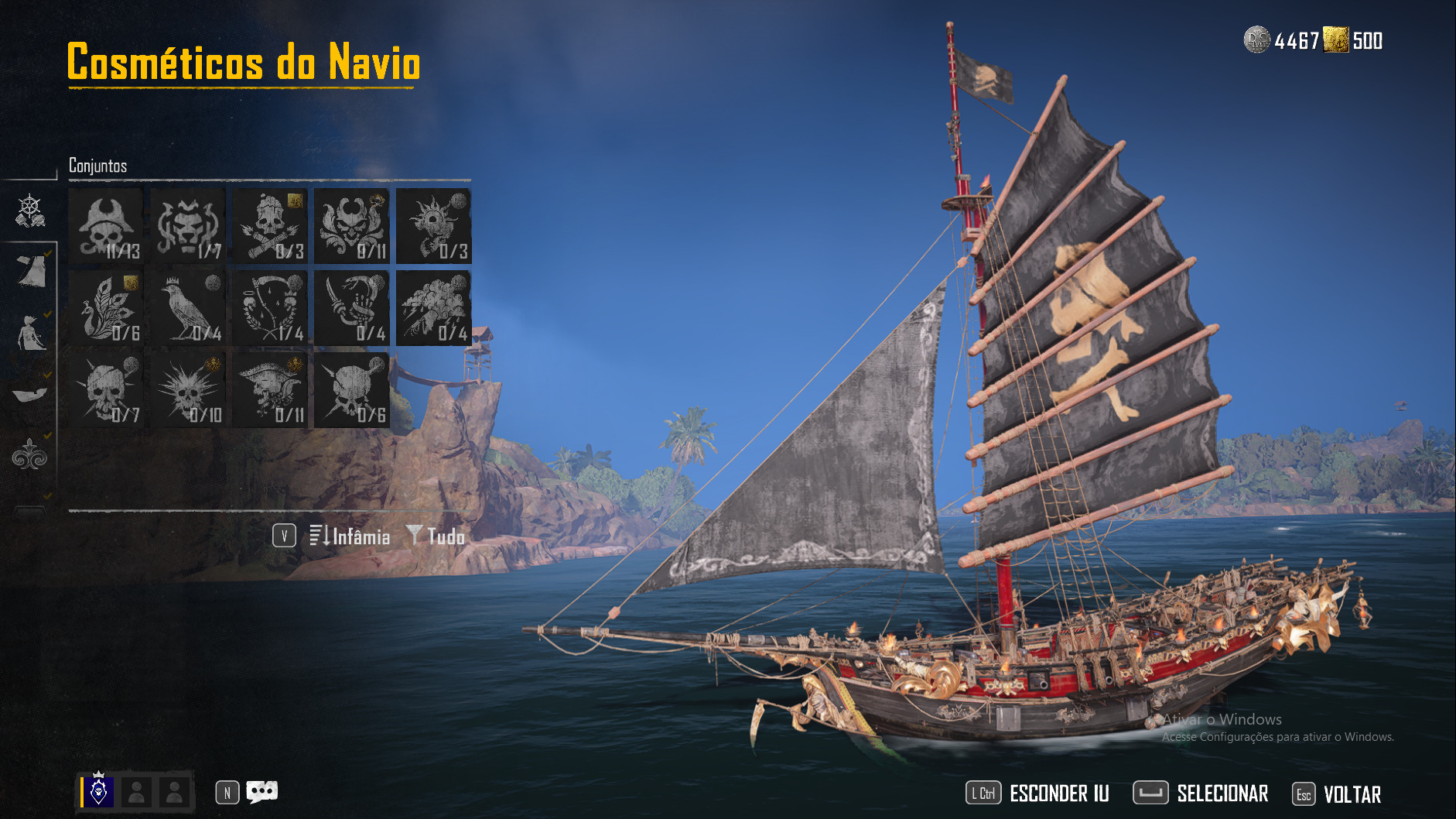Open the fleur-de-lis ornament category tab

point(30,455)
